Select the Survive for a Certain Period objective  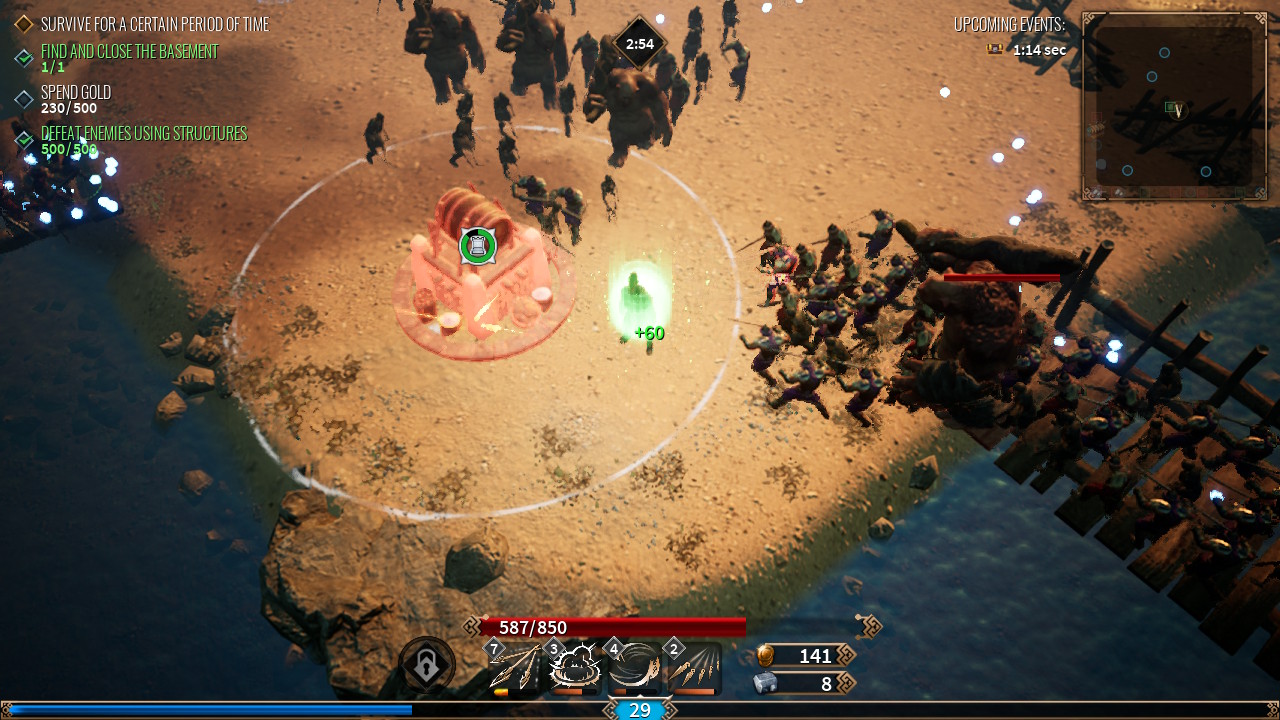(x=154, y=24)
